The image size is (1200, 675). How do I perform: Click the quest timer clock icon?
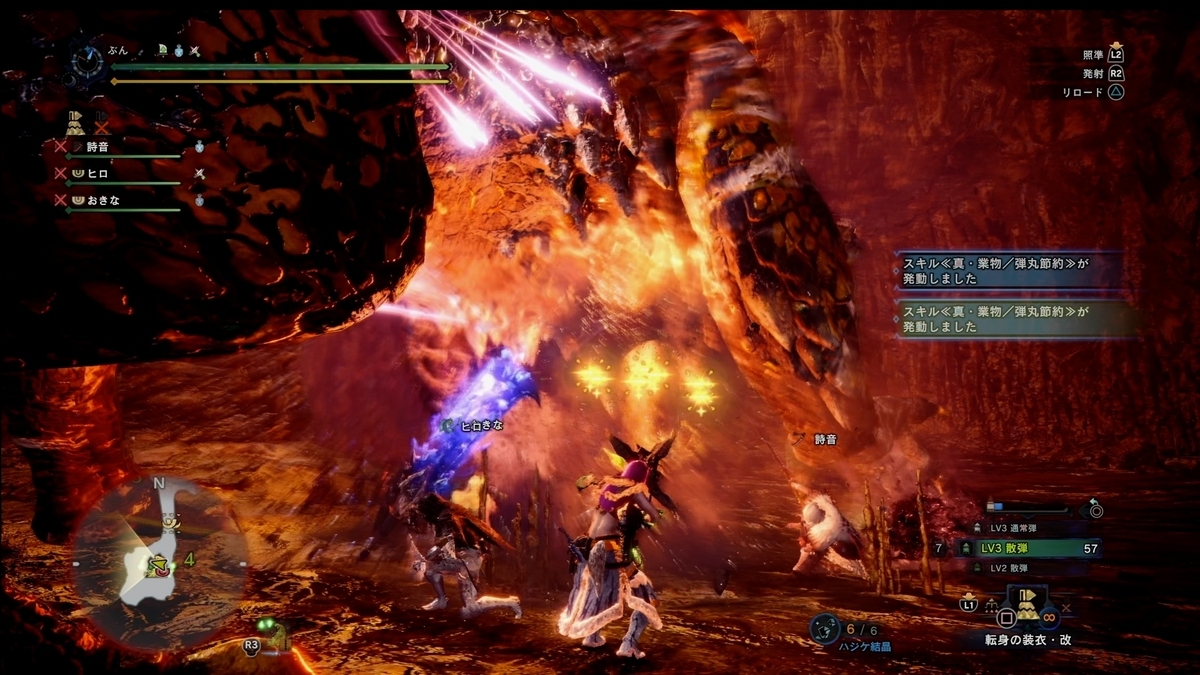pyautogui.click(x=87, y=62)
